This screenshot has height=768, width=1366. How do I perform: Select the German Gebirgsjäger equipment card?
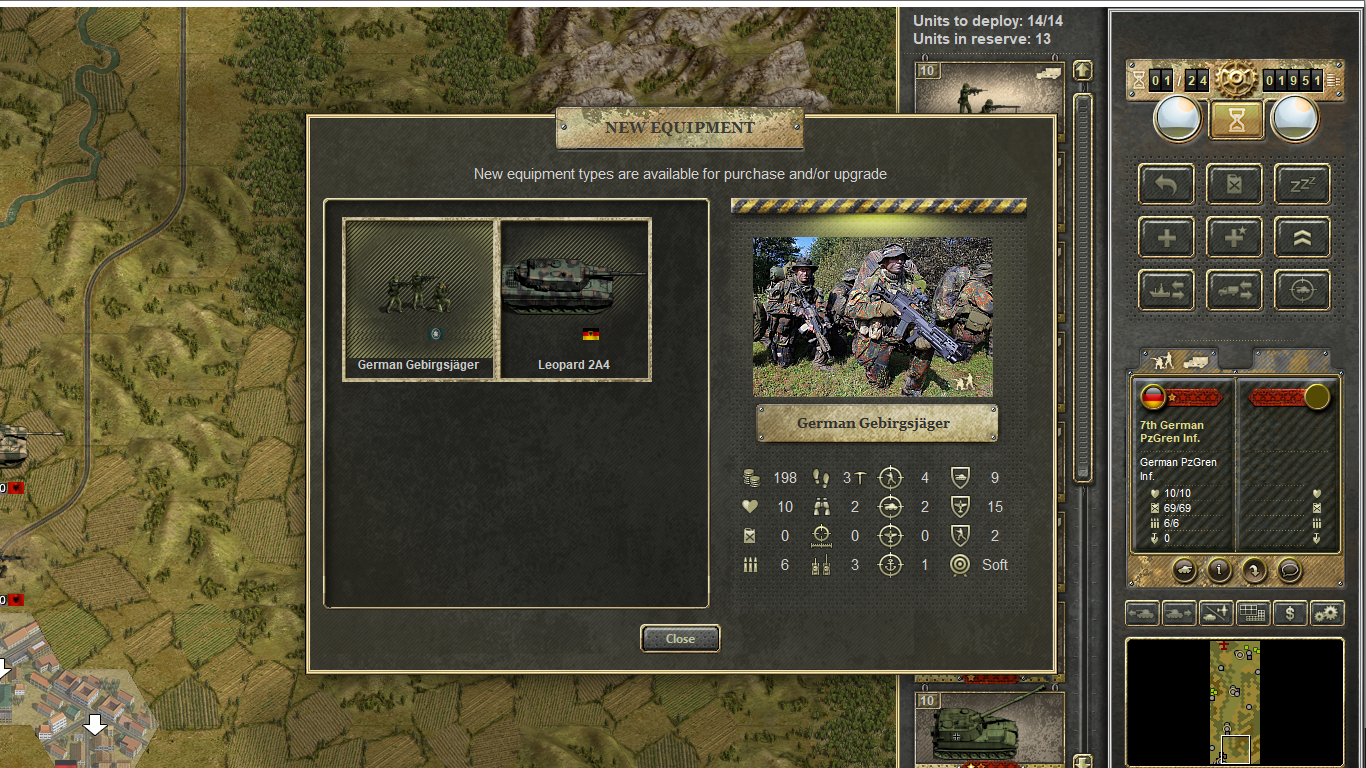pos(419,299)
